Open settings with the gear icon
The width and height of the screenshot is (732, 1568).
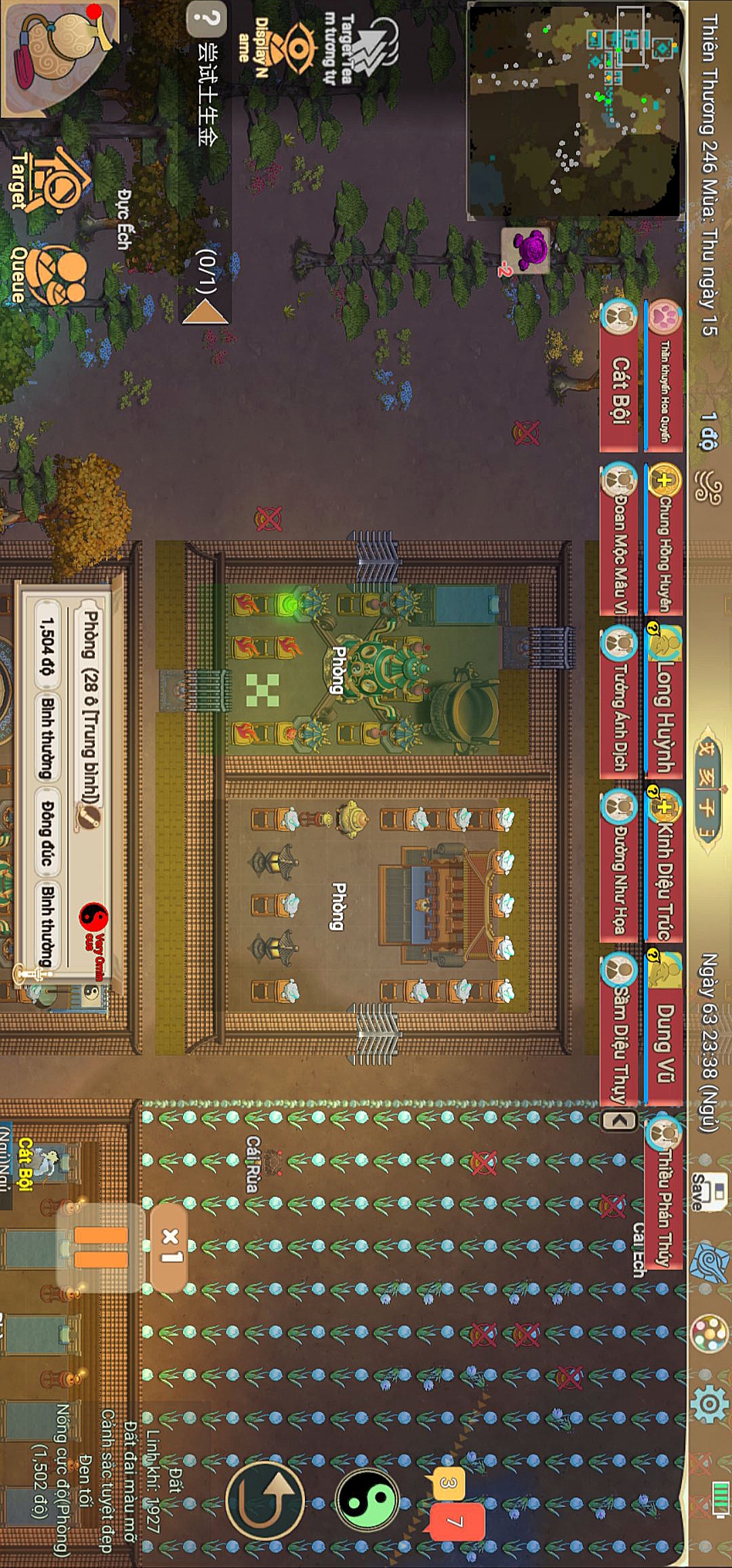tap(709, 1403)
